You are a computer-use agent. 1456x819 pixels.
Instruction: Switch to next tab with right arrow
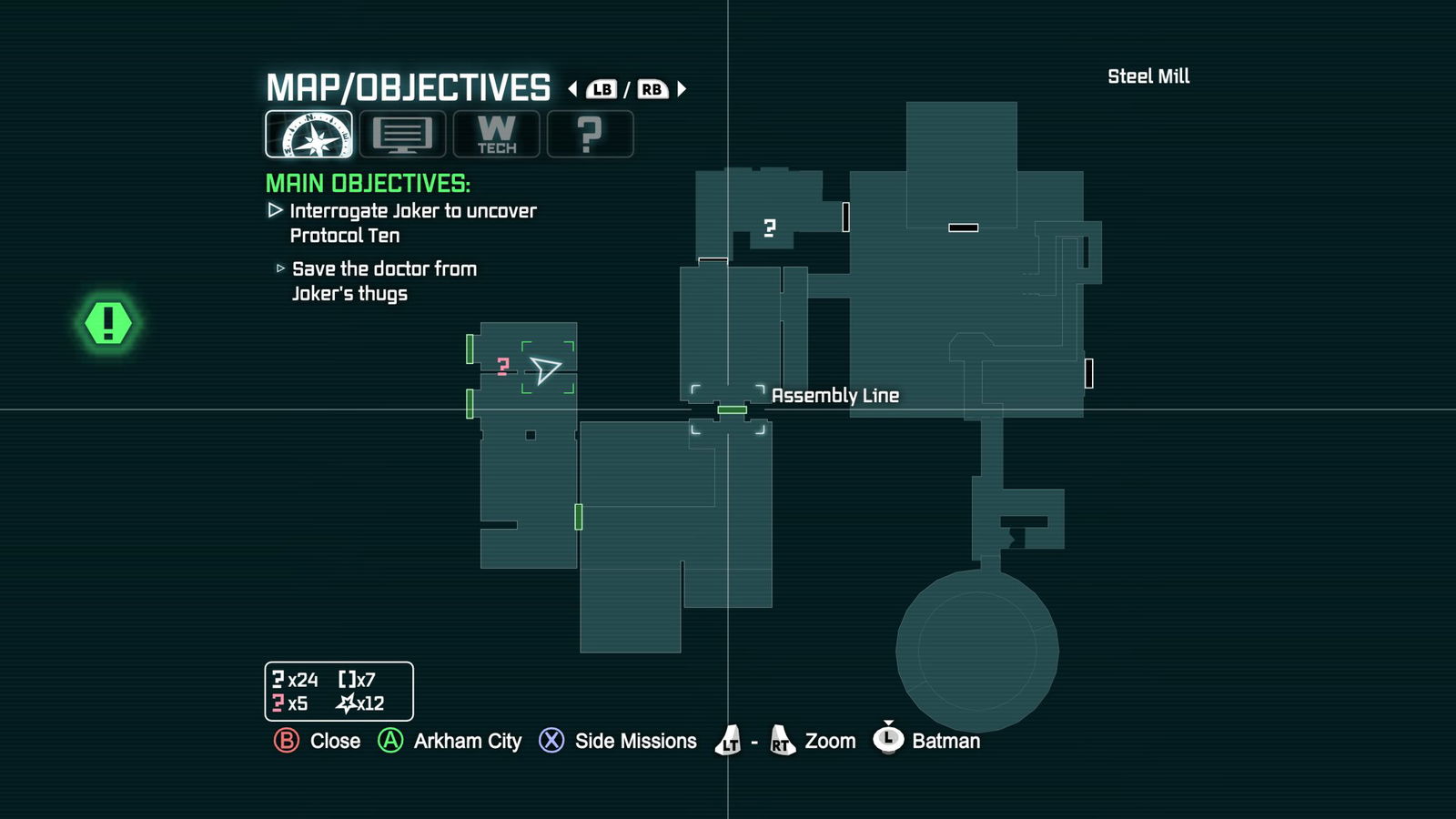[x=682, y=89]
